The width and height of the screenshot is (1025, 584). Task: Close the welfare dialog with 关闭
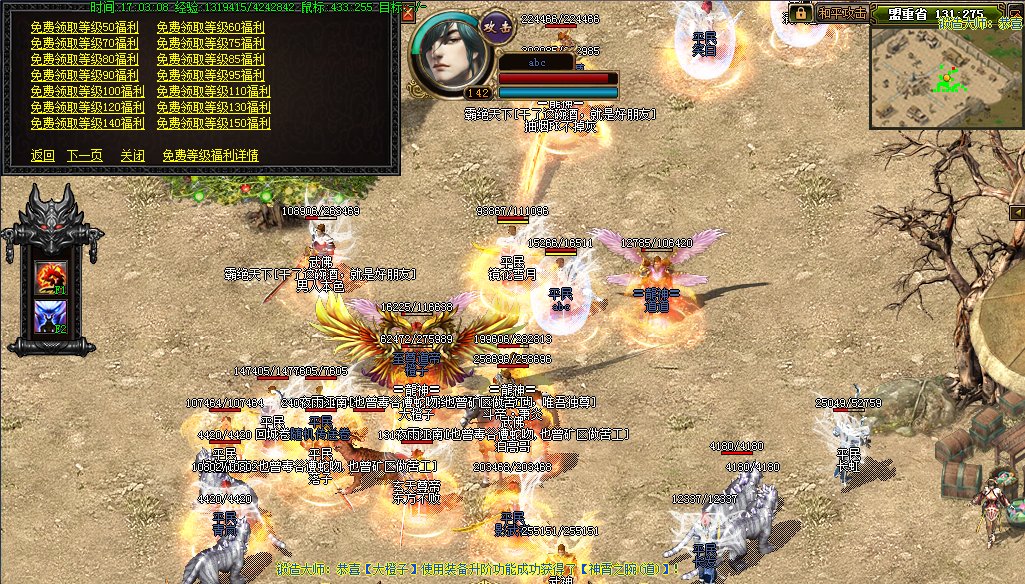(x=133, y=155)
